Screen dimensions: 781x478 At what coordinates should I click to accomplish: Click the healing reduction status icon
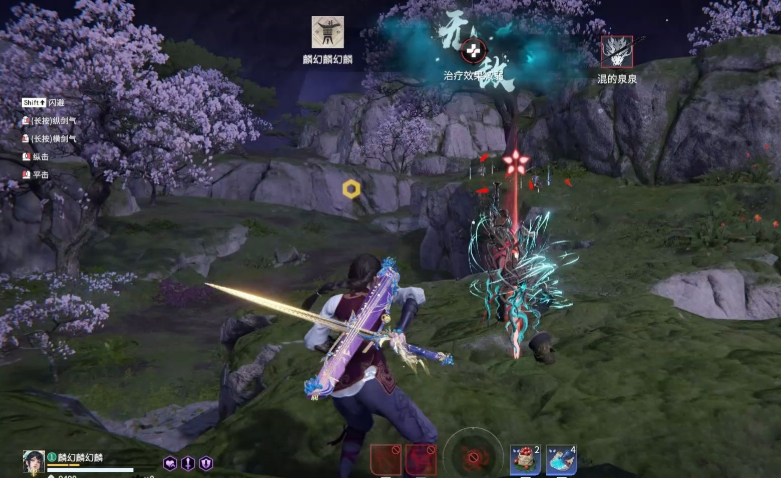474,48
